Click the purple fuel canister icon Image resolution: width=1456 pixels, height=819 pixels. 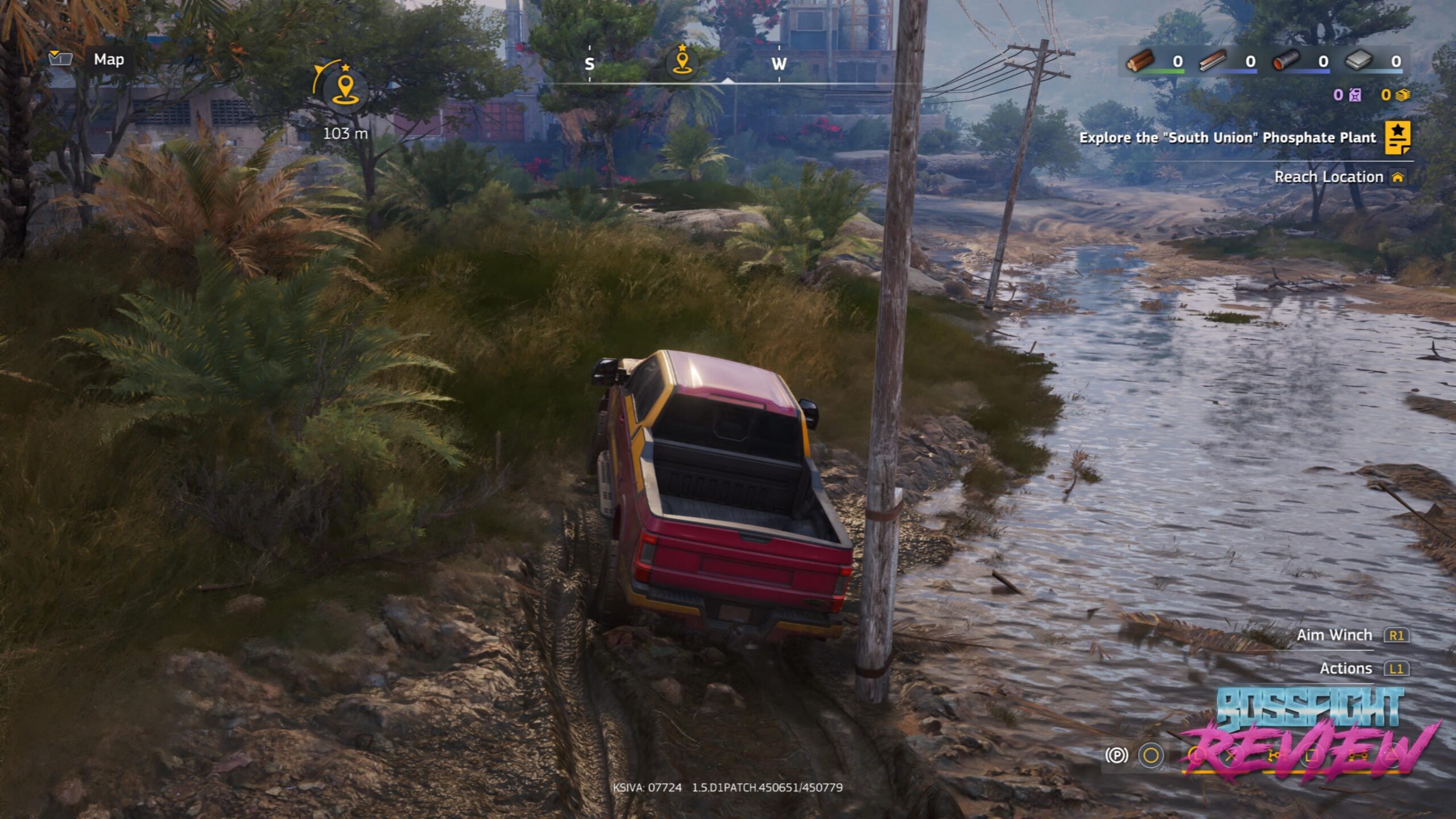(1355, 95)
